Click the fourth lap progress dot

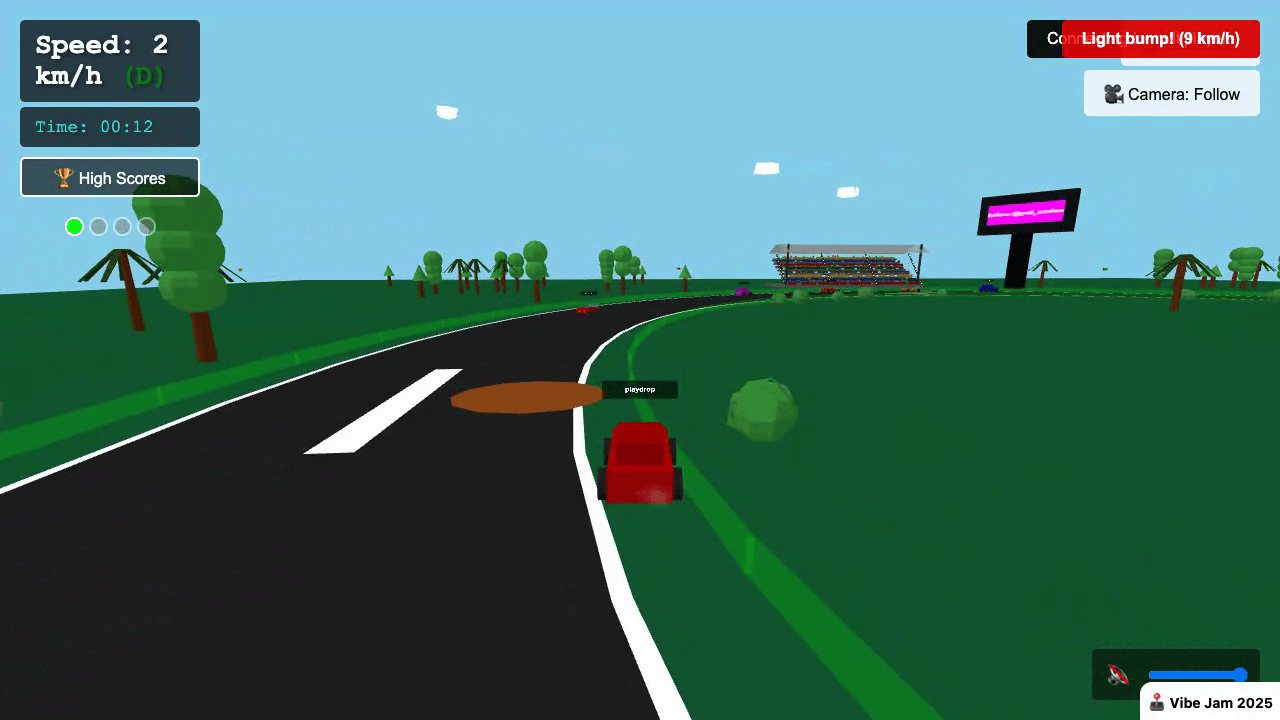point(146,226)
